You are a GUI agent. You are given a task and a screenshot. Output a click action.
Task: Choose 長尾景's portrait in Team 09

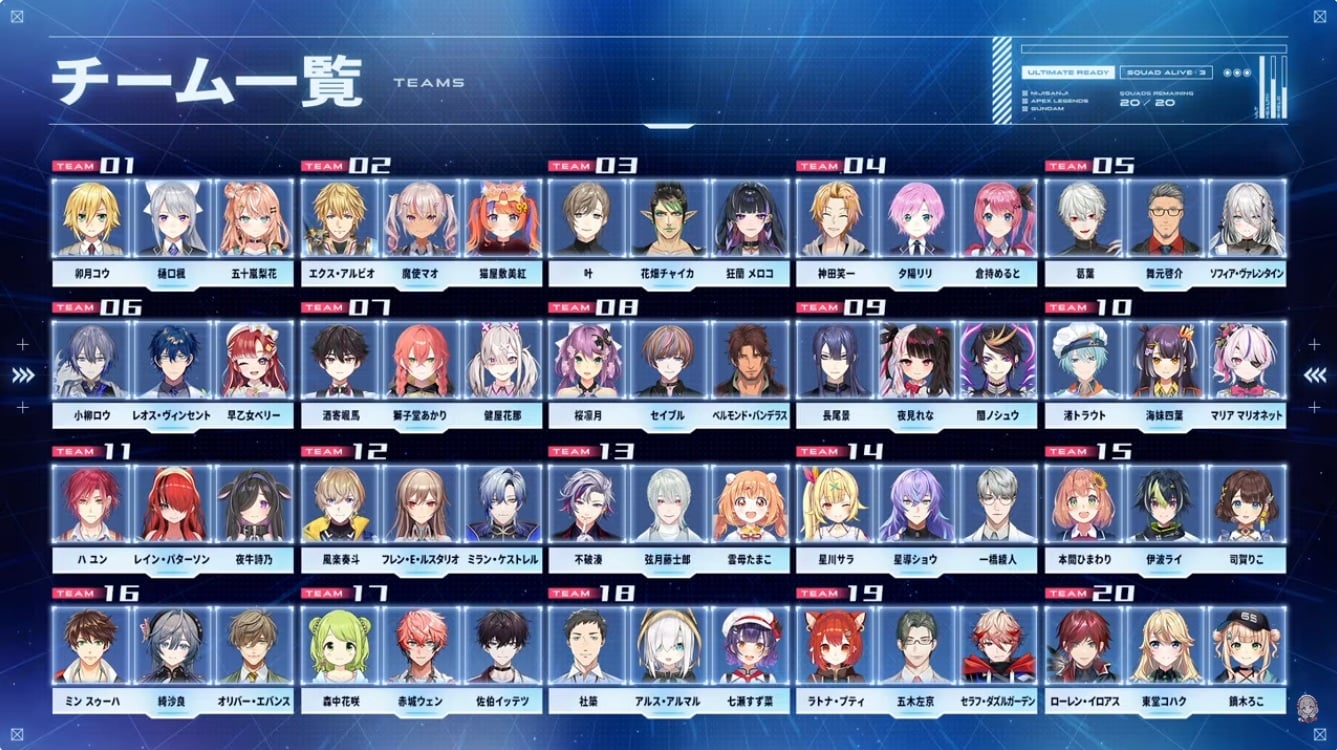point(835,360)
